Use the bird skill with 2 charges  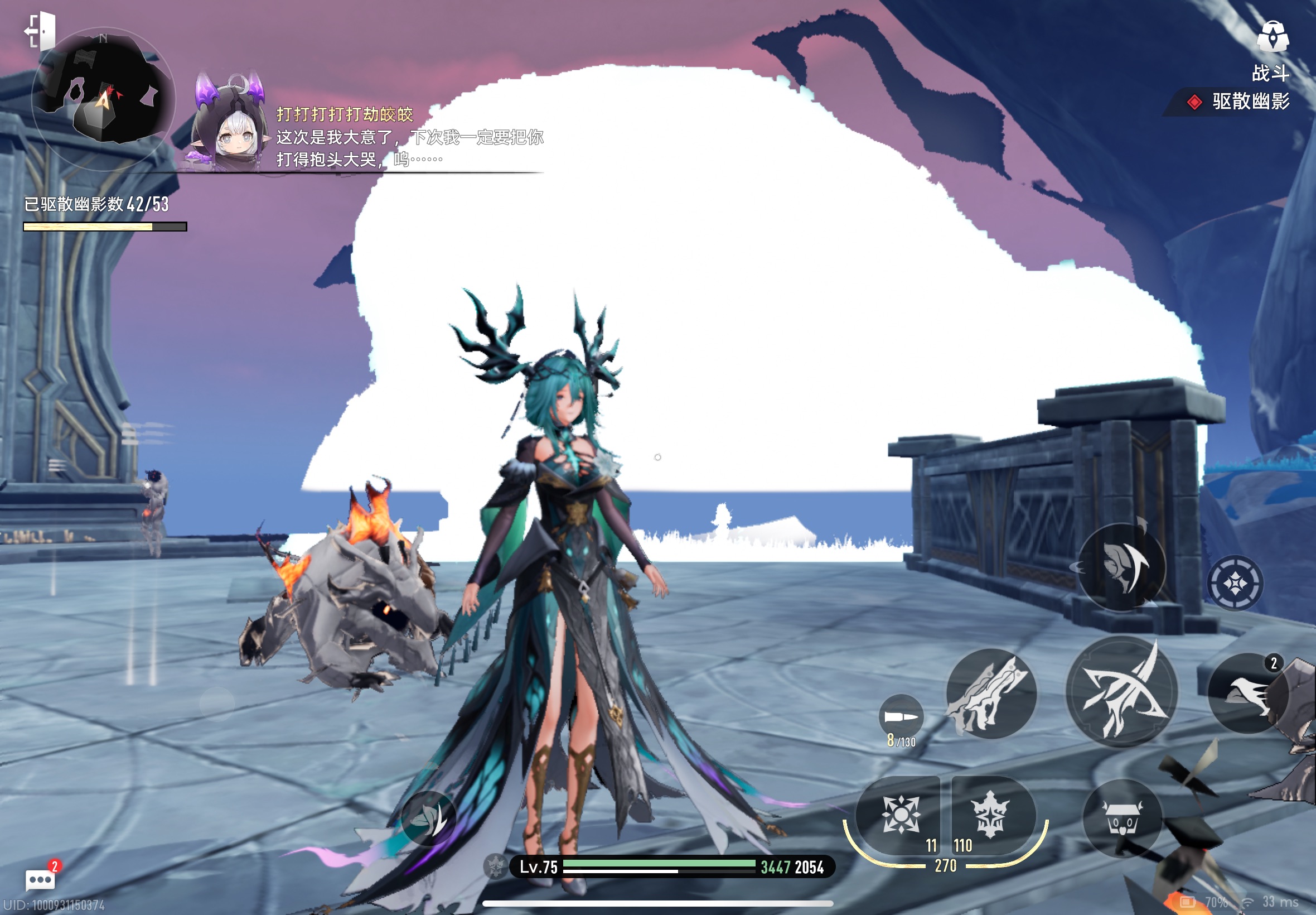(1248, 694)
